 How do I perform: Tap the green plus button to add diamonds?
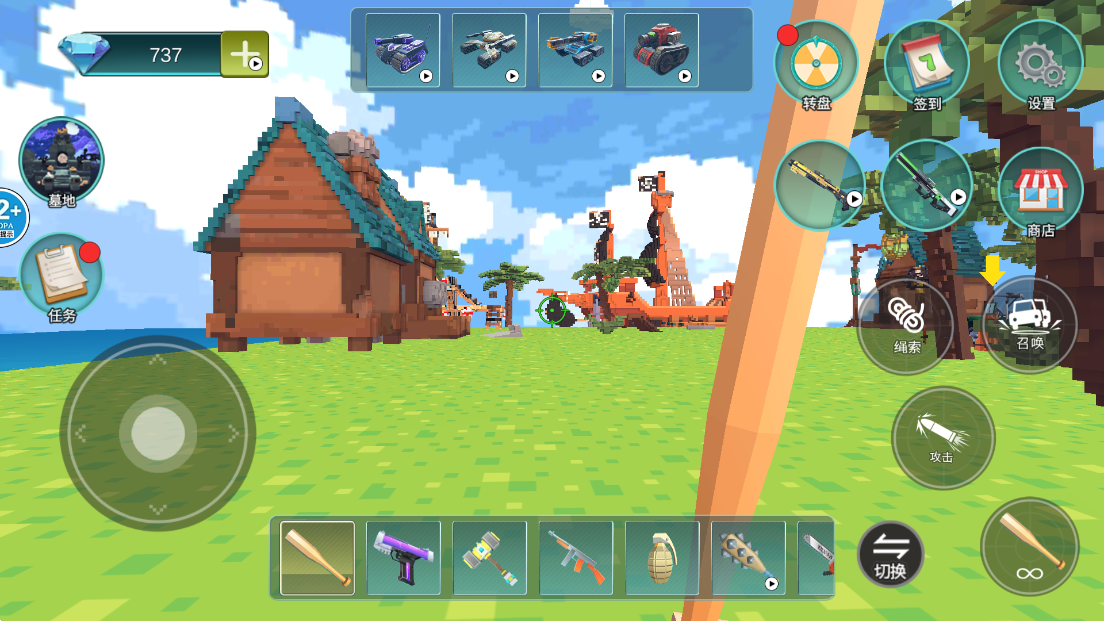(244, 54)
